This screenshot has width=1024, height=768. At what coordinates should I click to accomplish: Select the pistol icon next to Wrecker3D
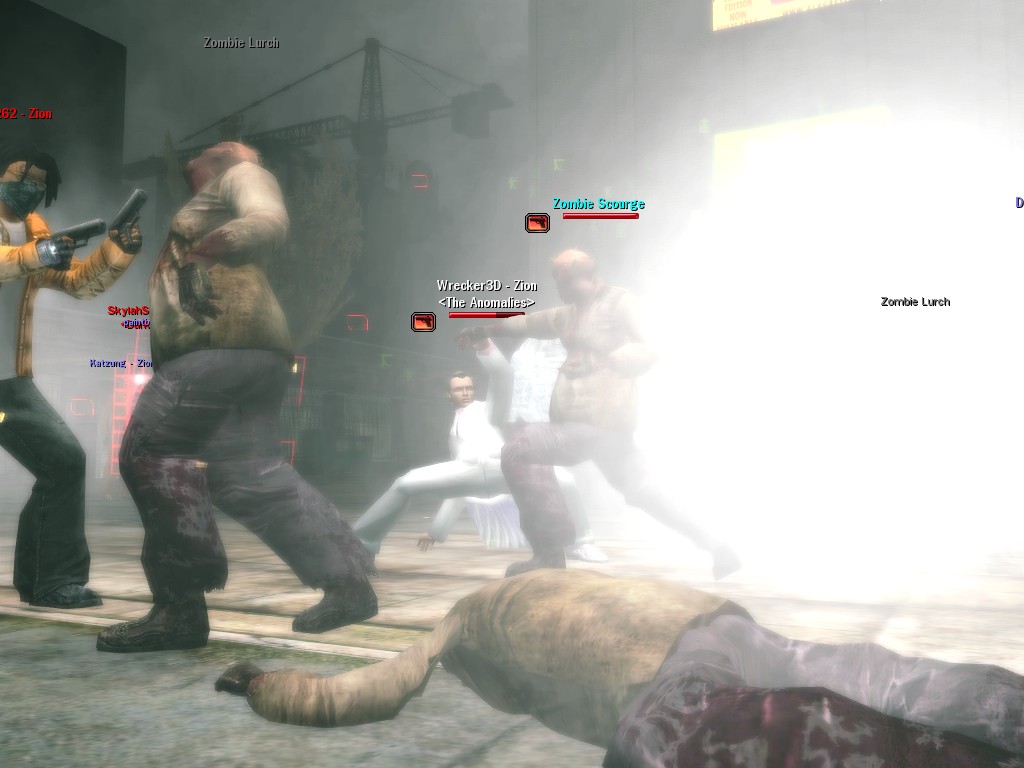coord(423,321)
